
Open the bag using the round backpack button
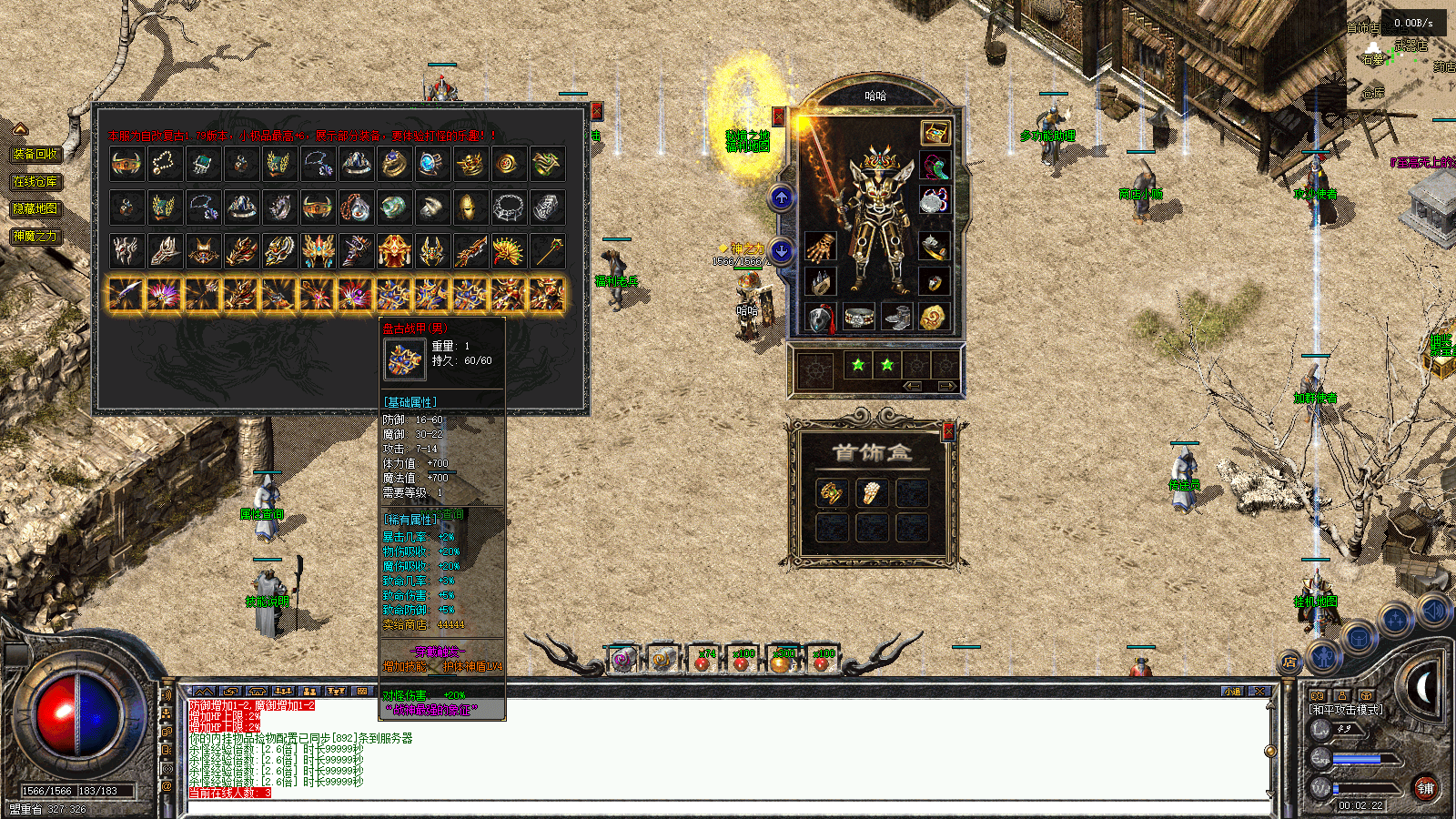click(1358, 639)
